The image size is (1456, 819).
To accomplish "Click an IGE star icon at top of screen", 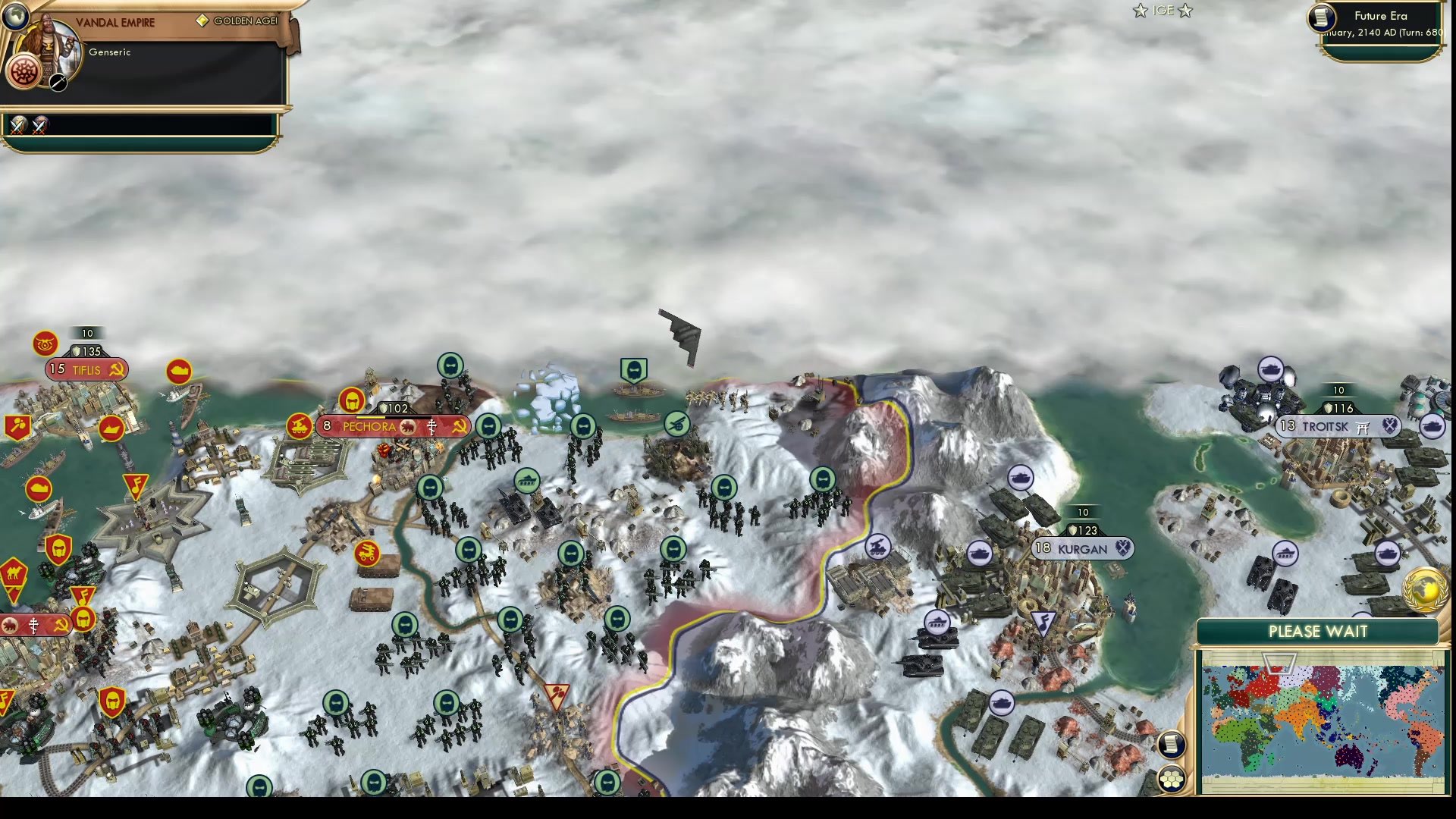I will [1140, 11].
